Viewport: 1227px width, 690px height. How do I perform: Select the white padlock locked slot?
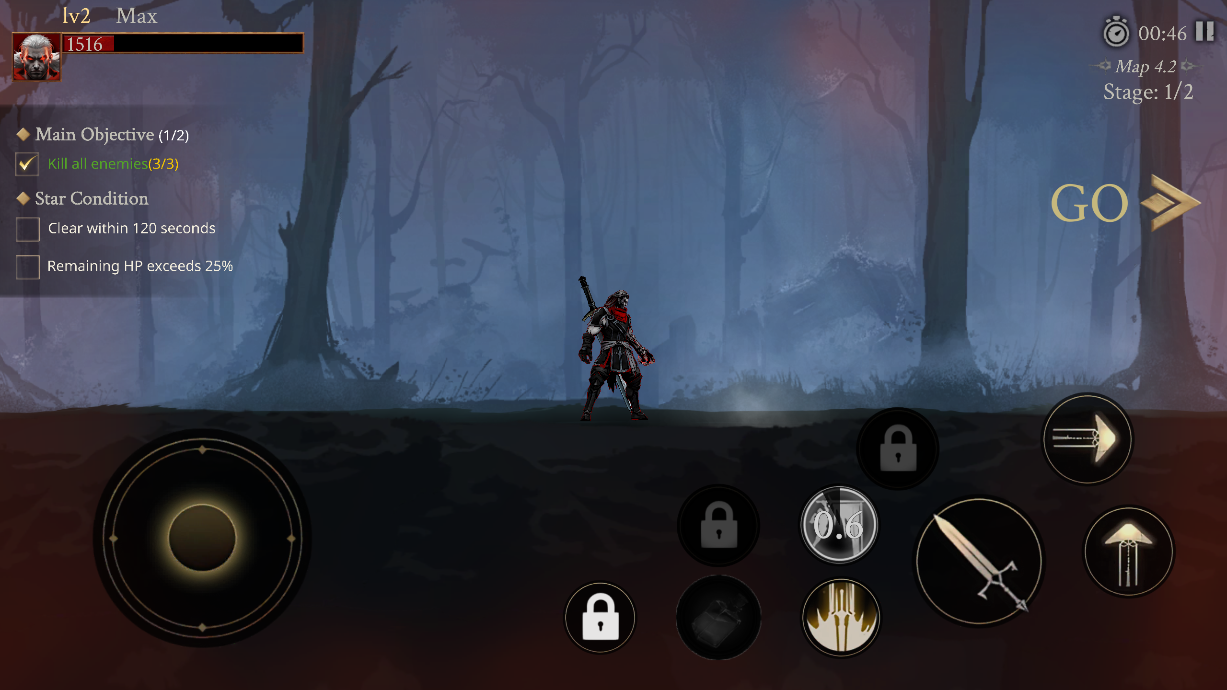coord(600,618)
